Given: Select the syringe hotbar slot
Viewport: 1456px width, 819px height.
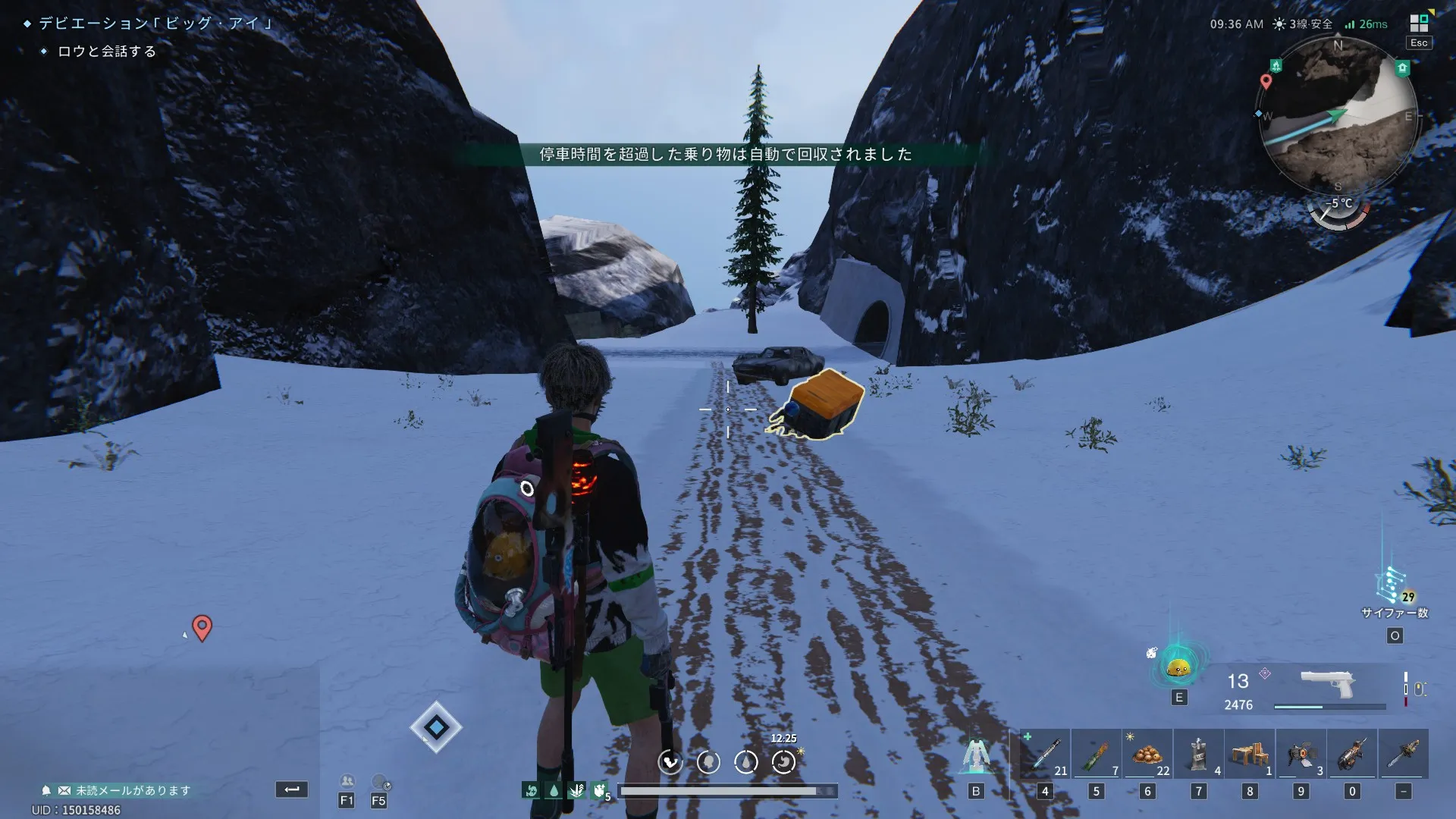Looking at the screenshot, I should click(x=1045, y=754).
